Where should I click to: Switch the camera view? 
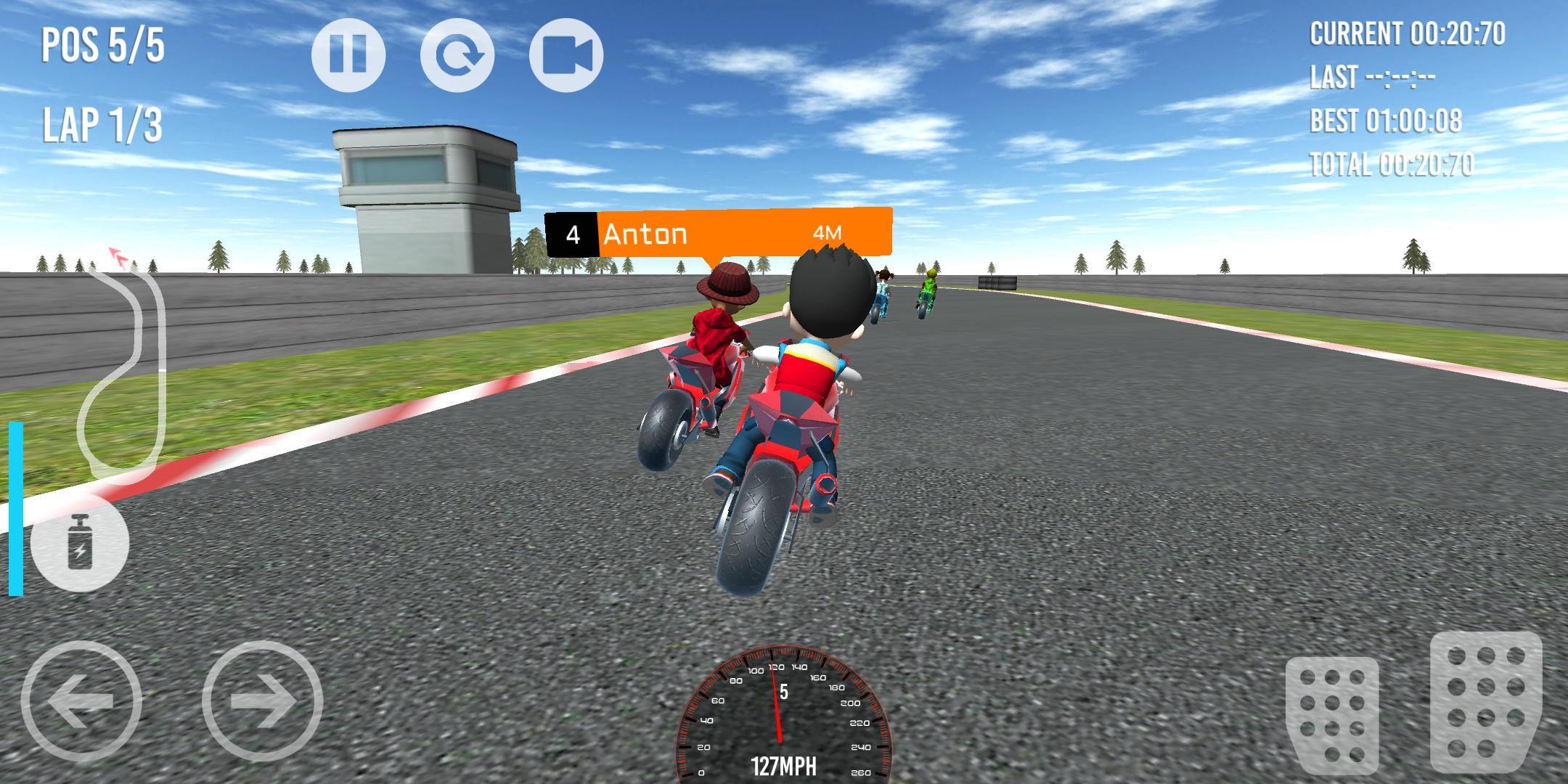pyautogui.click(x=567, y=57)
